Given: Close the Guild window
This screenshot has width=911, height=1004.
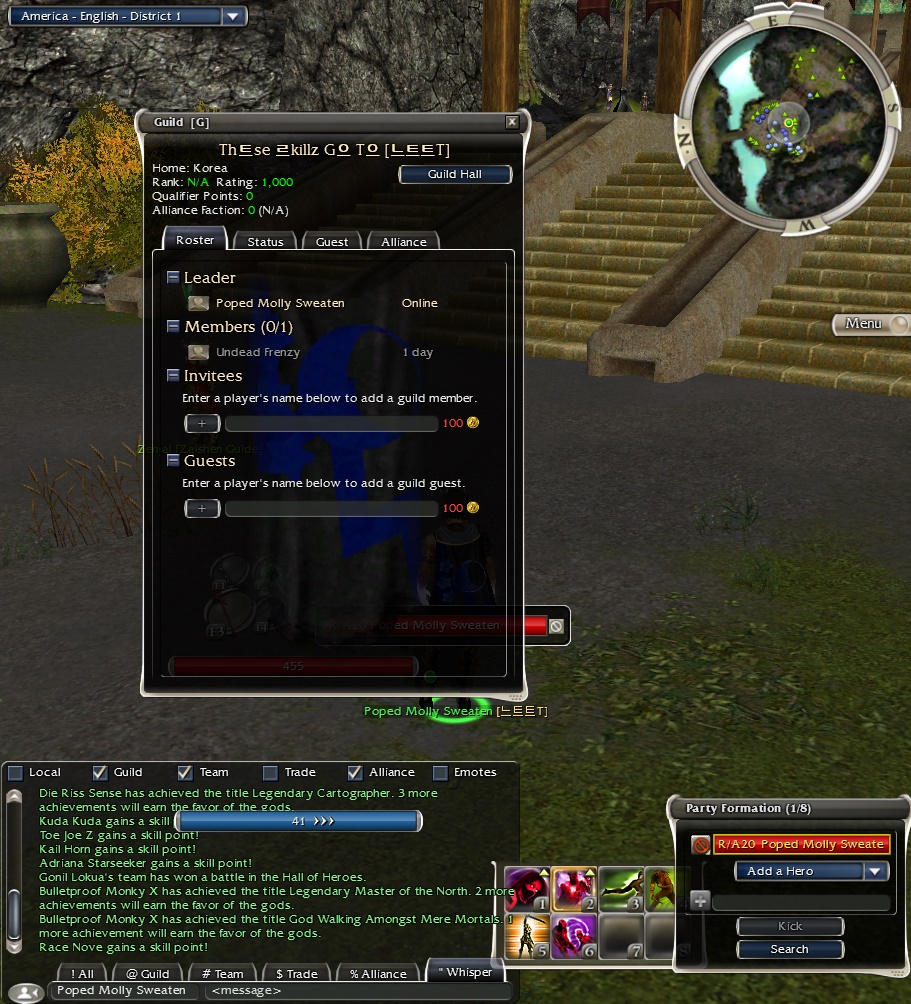Looking at the screenshot, I should click(512, 122).
